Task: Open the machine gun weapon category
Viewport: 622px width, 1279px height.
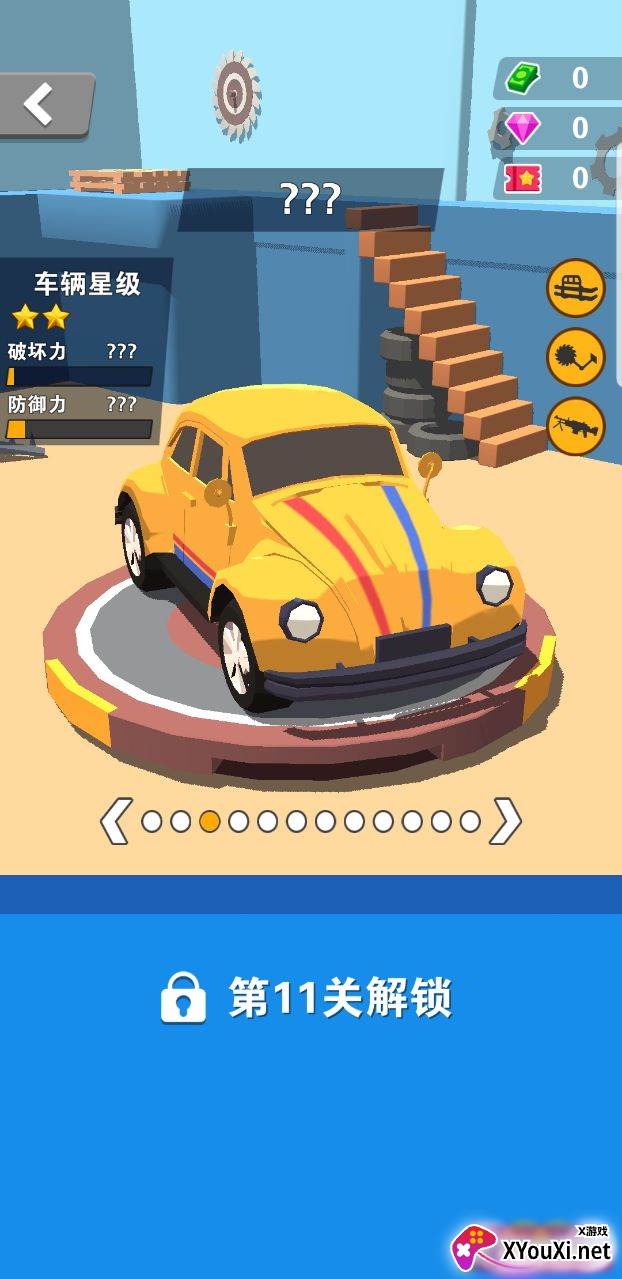Action: click(x=576, y=427)
